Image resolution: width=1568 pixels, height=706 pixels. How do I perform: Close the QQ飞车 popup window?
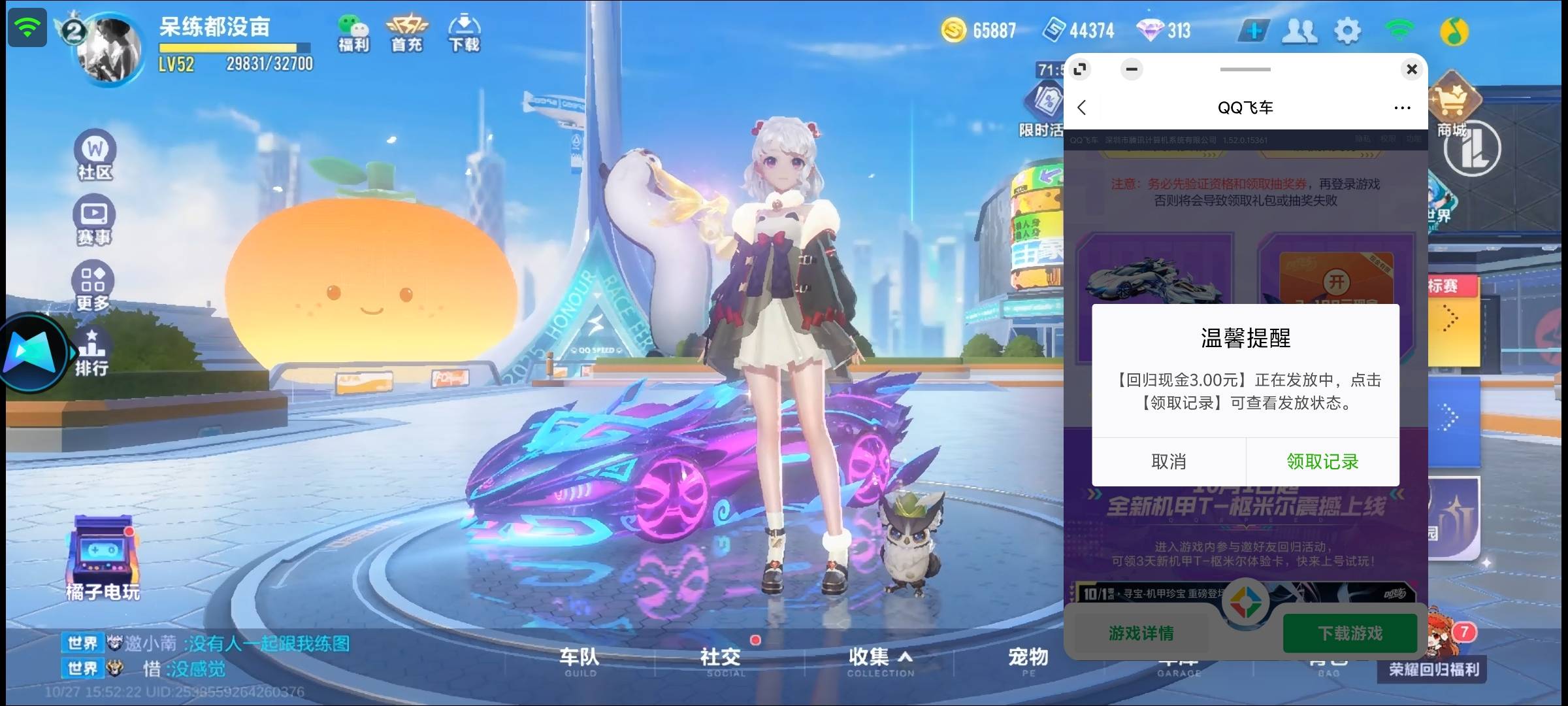click(1411, 69)
